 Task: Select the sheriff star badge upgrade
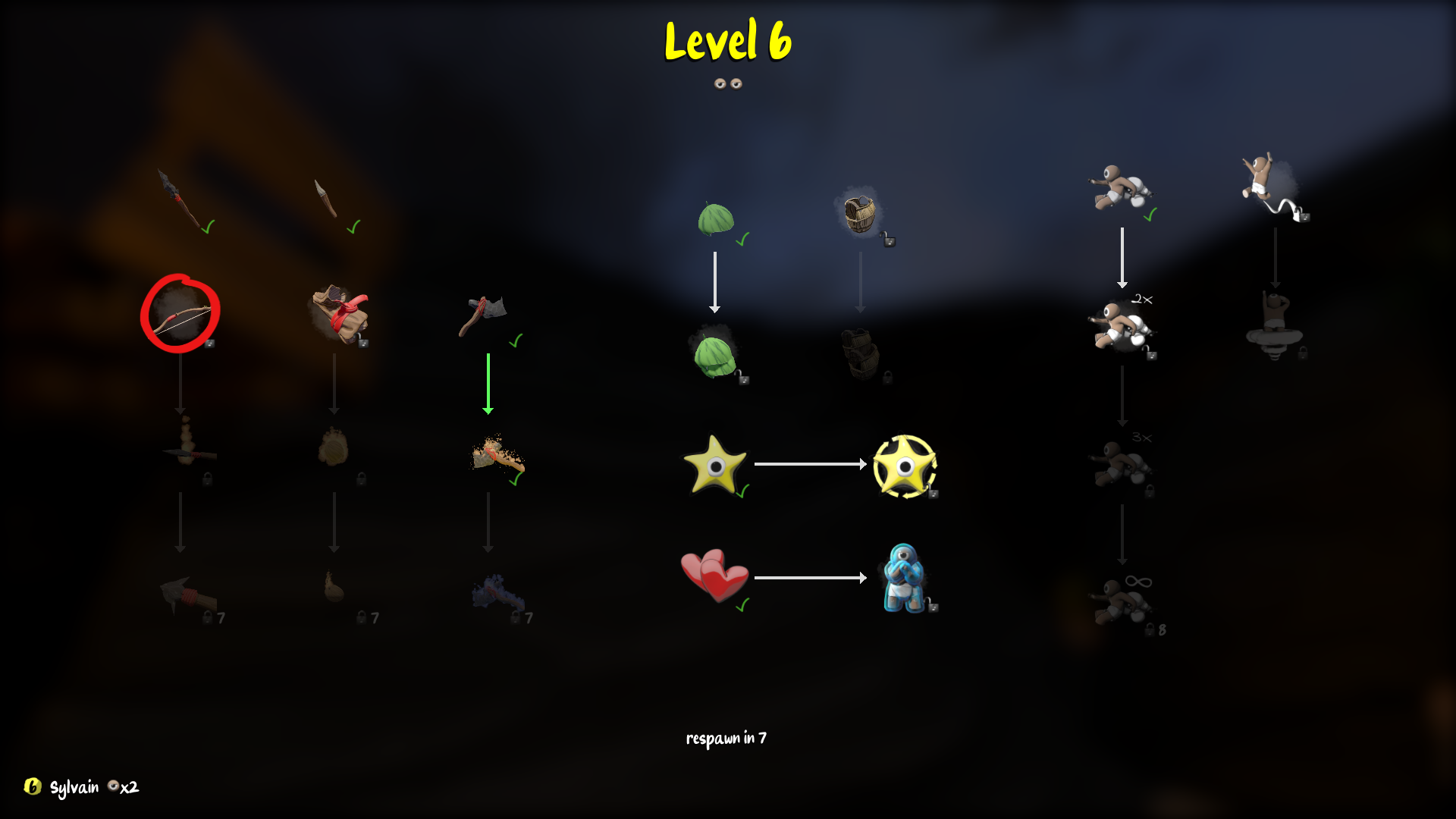tap(904, 466)
